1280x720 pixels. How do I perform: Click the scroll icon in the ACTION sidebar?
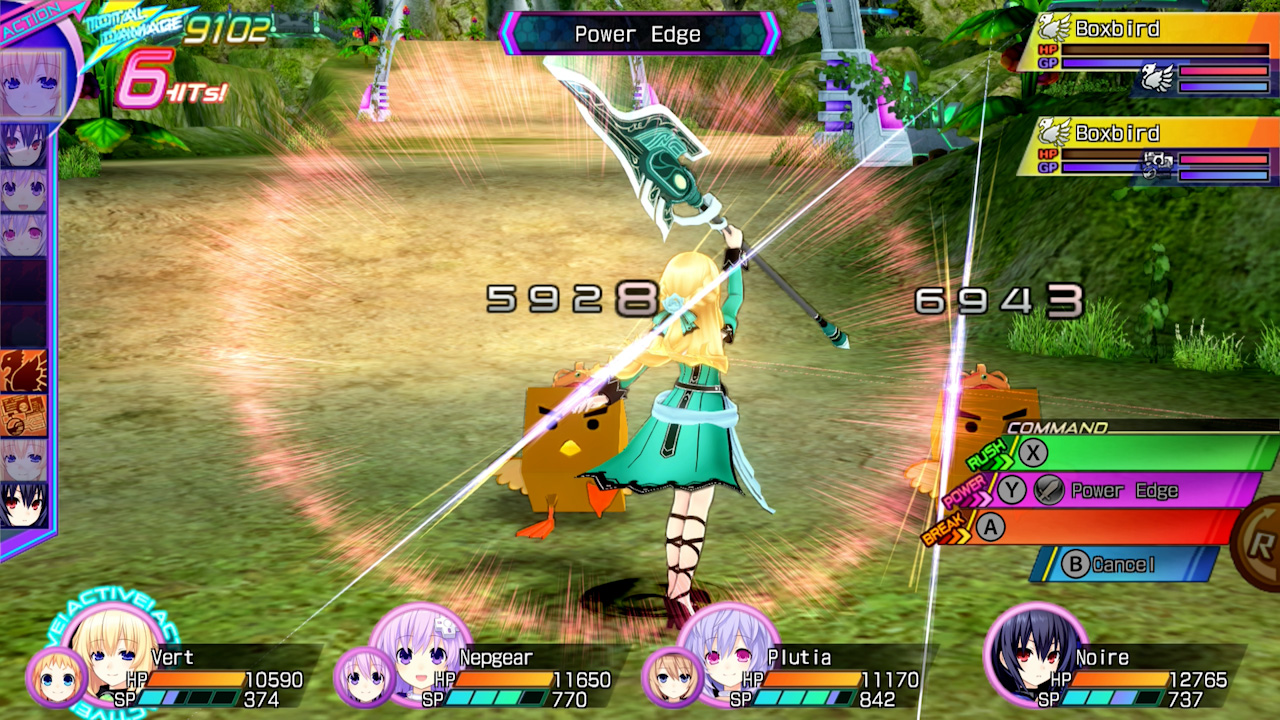tap(24, 414)
